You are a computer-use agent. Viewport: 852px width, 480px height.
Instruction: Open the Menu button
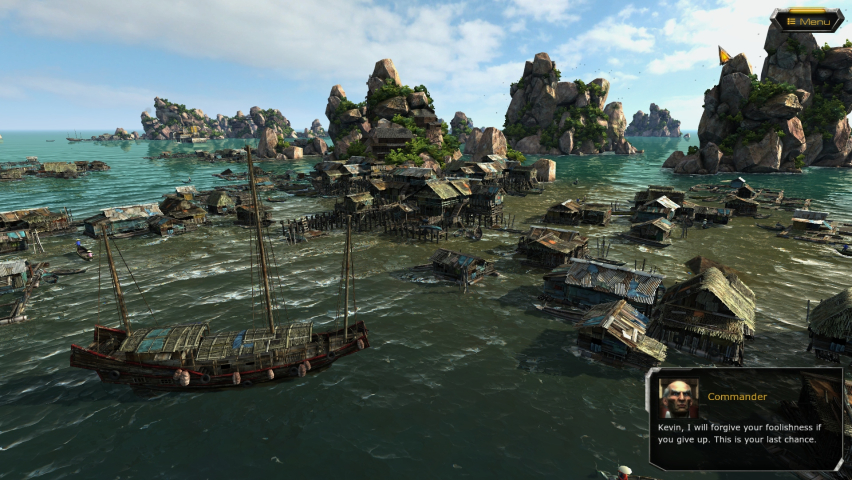click(x=807, y=21)
